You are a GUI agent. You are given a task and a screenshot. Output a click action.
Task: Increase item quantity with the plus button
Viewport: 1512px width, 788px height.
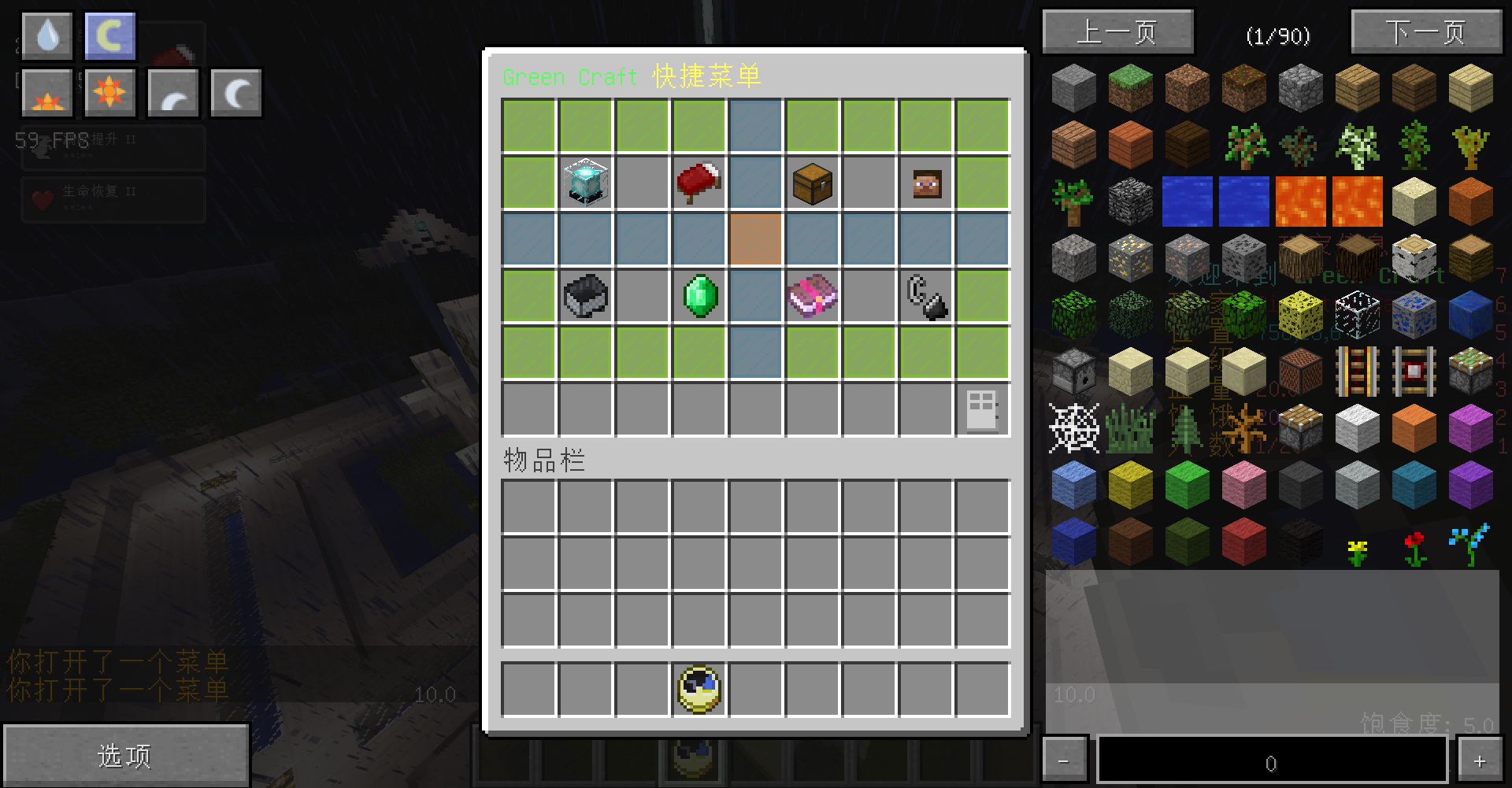pos(1480,761)
